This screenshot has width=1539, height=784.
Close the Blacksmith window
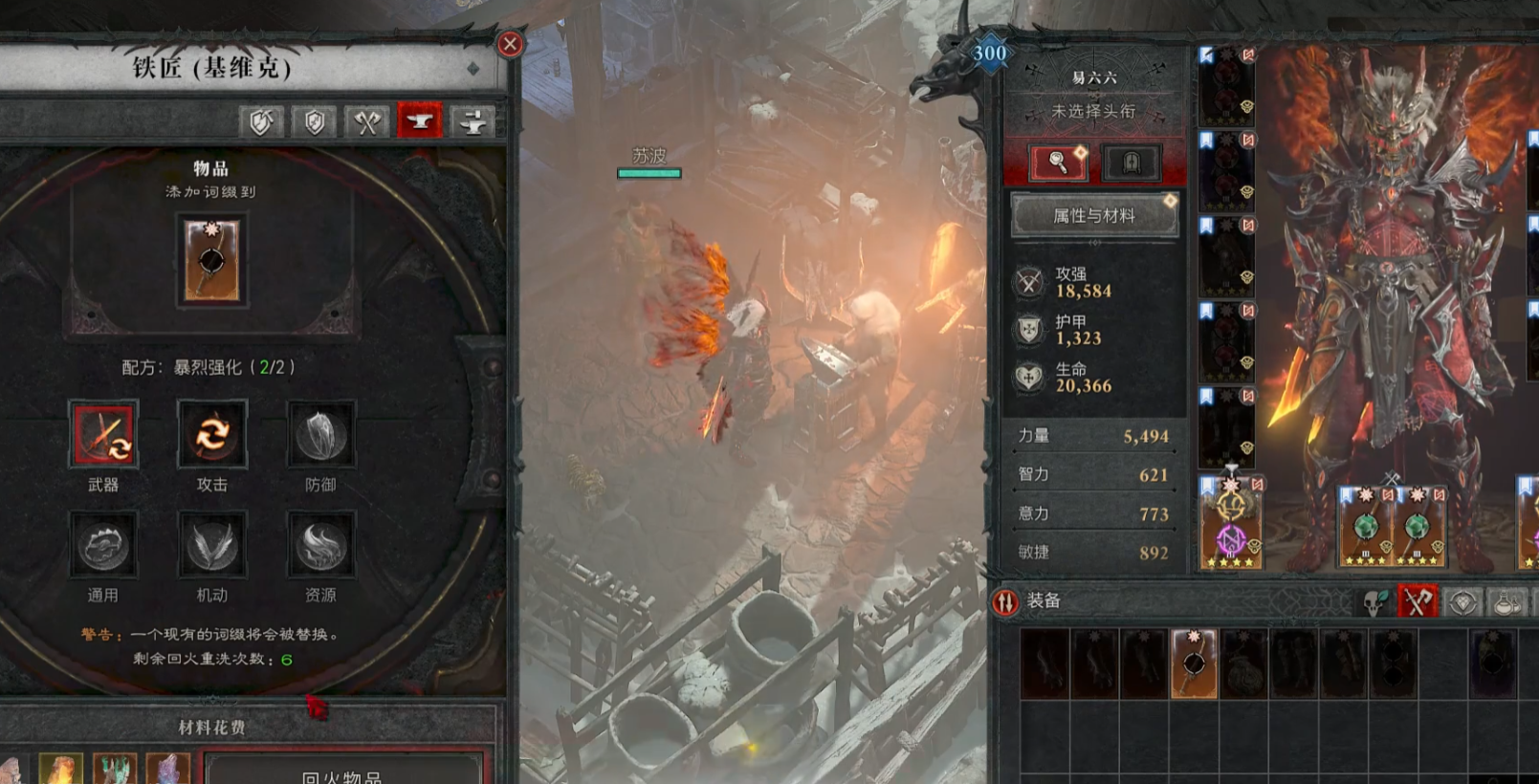[x=510, y=44]
